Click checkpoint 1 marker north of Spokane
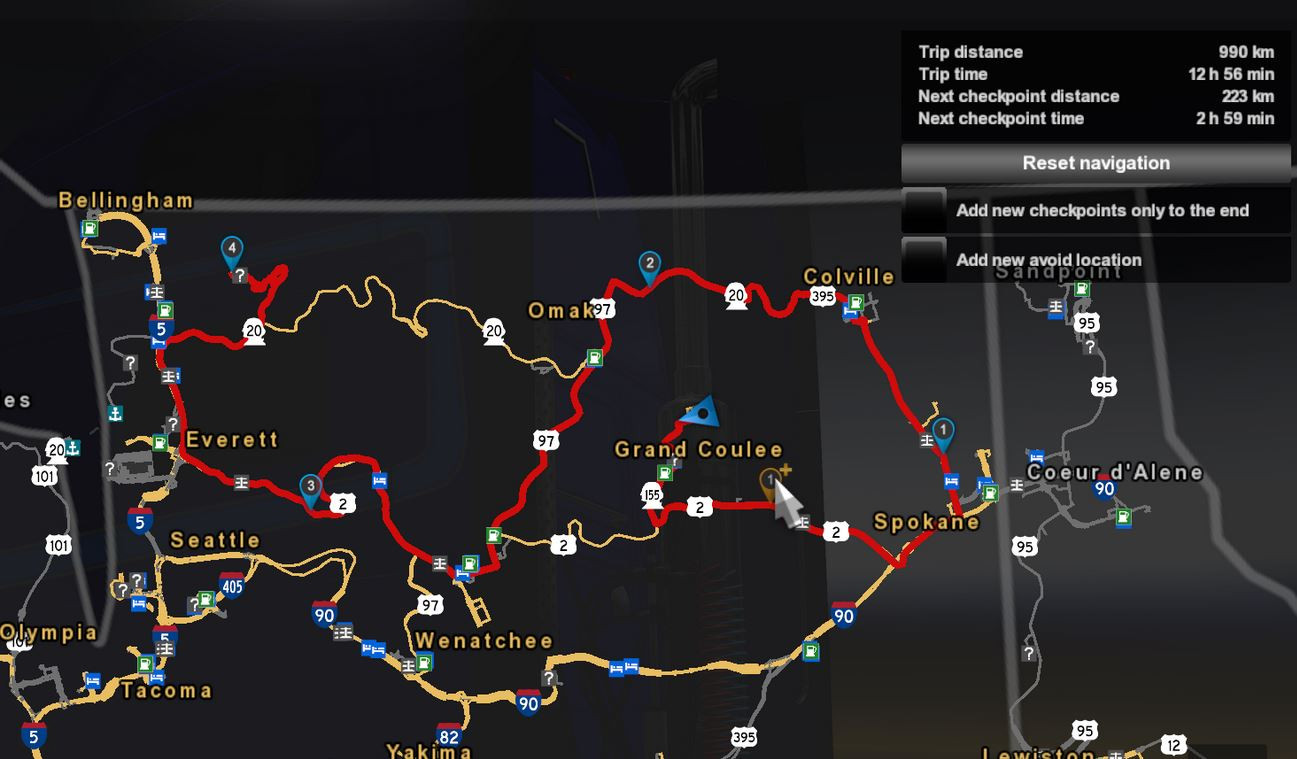The height and width of the screenshot is (759, 1297). (x=943, y=430)
